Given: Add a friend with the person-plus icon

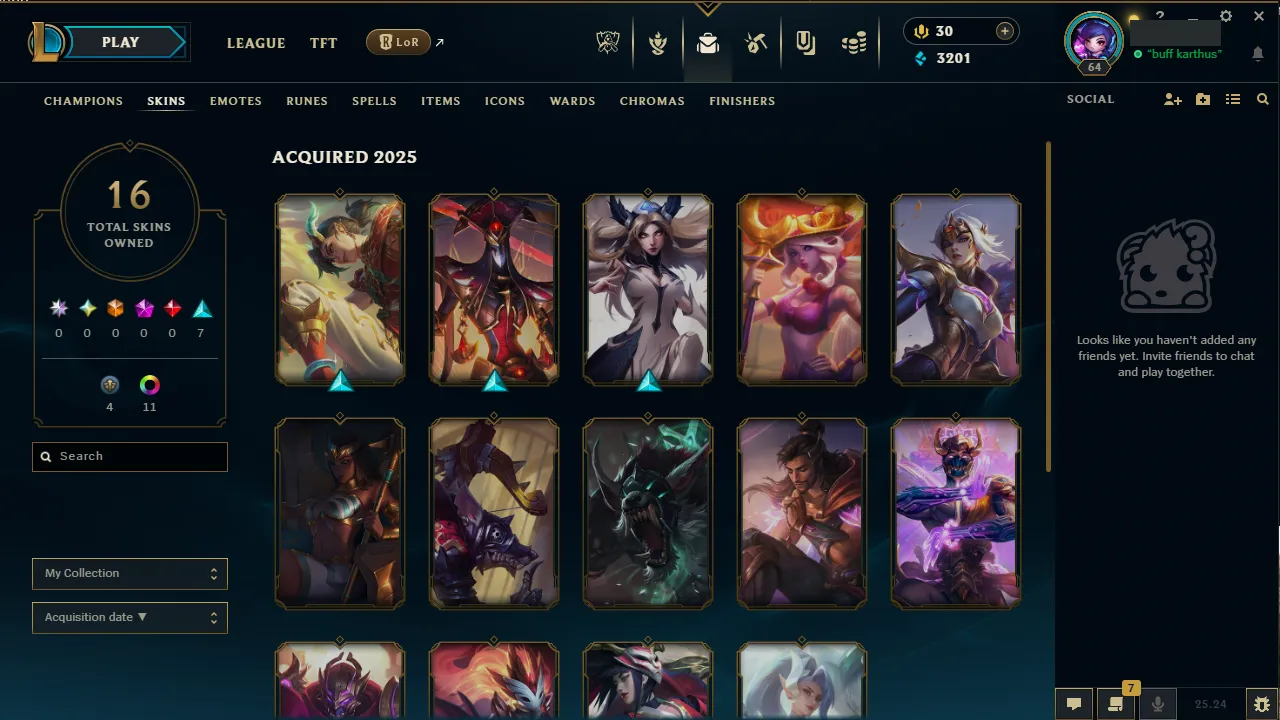Looking at the screenshot, I should click(1172, 99).
